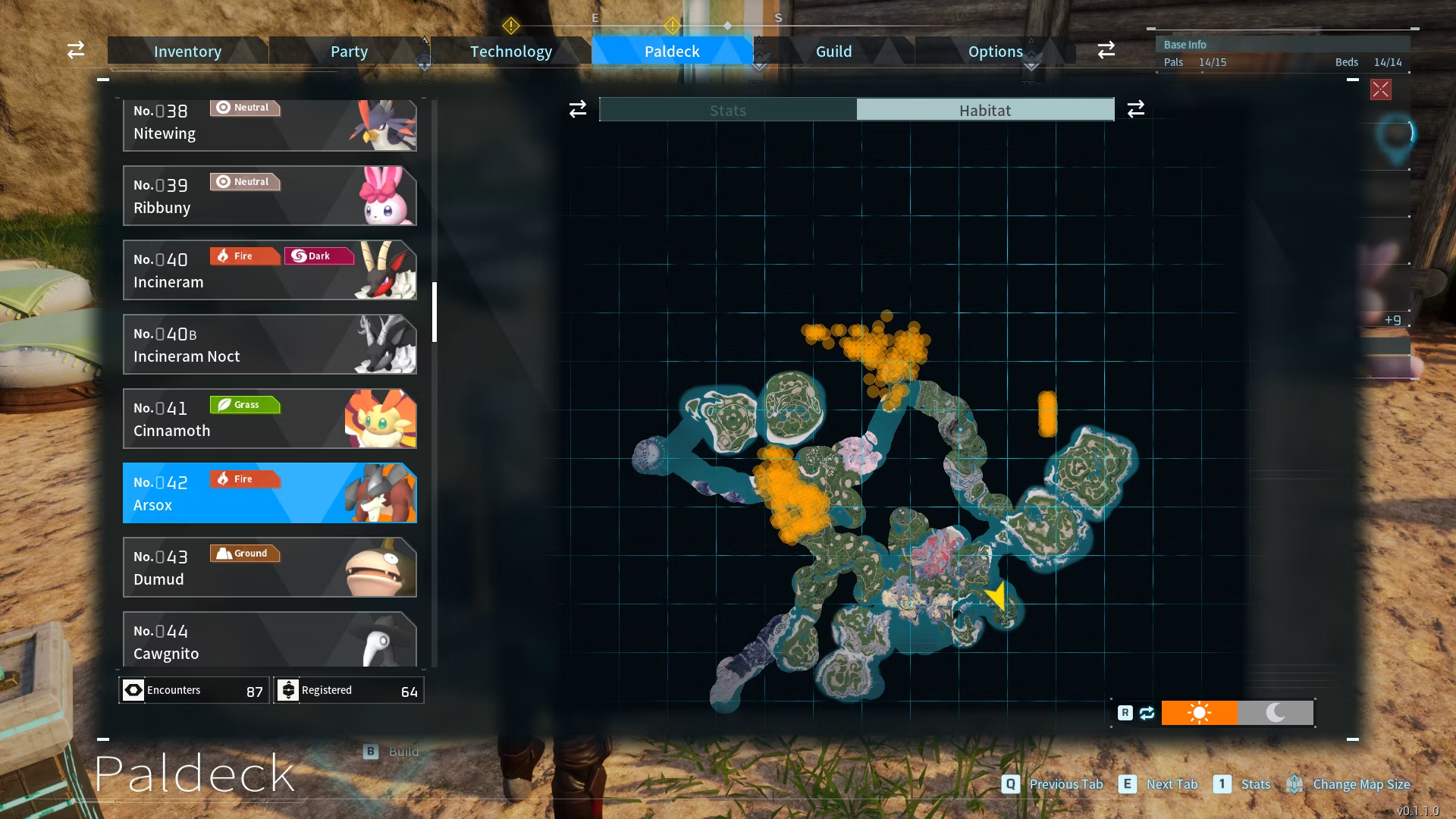Choose the Ribbuny entry
This screenshot has width=1456, height=819.
(x=269, y=196)
